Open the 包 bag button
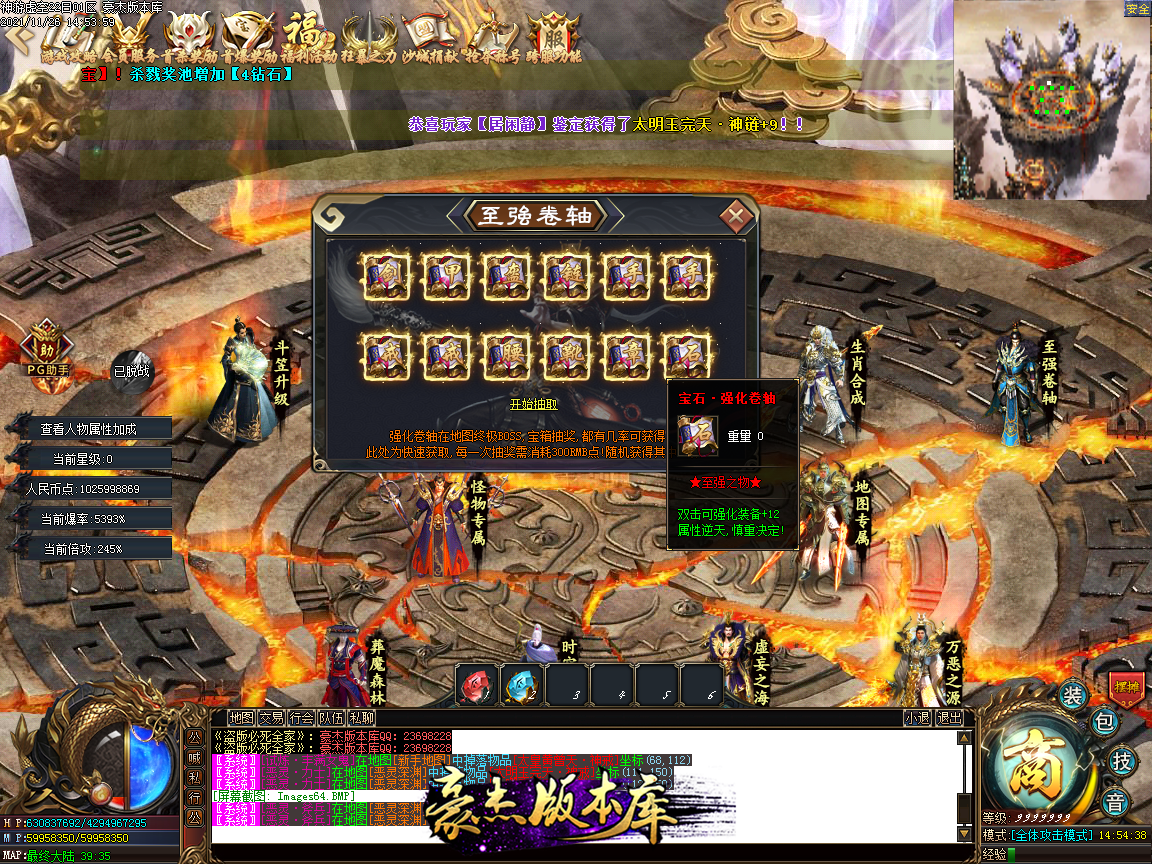The width and height of the screenshot is (1152, 864). point(1103,721)
